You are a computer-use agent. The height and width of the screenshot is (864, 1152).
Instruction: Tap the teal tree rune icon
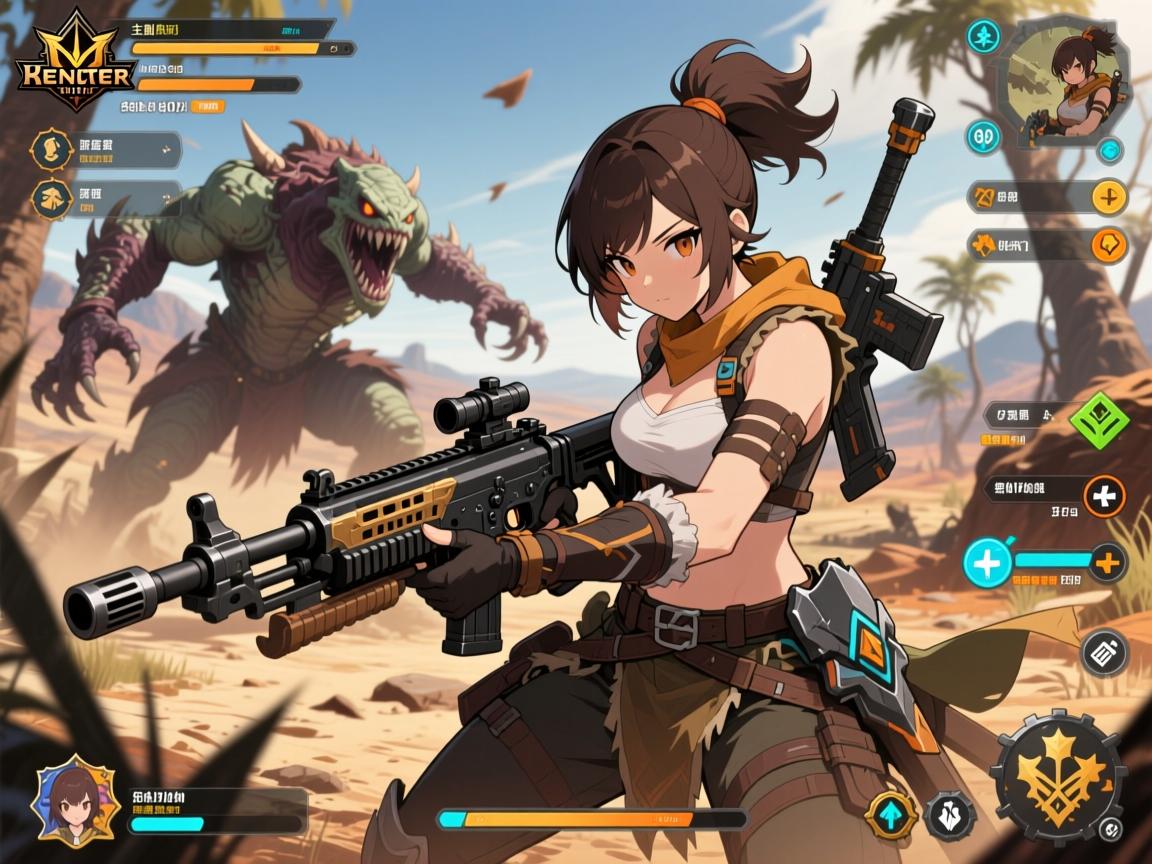(984, 37)
